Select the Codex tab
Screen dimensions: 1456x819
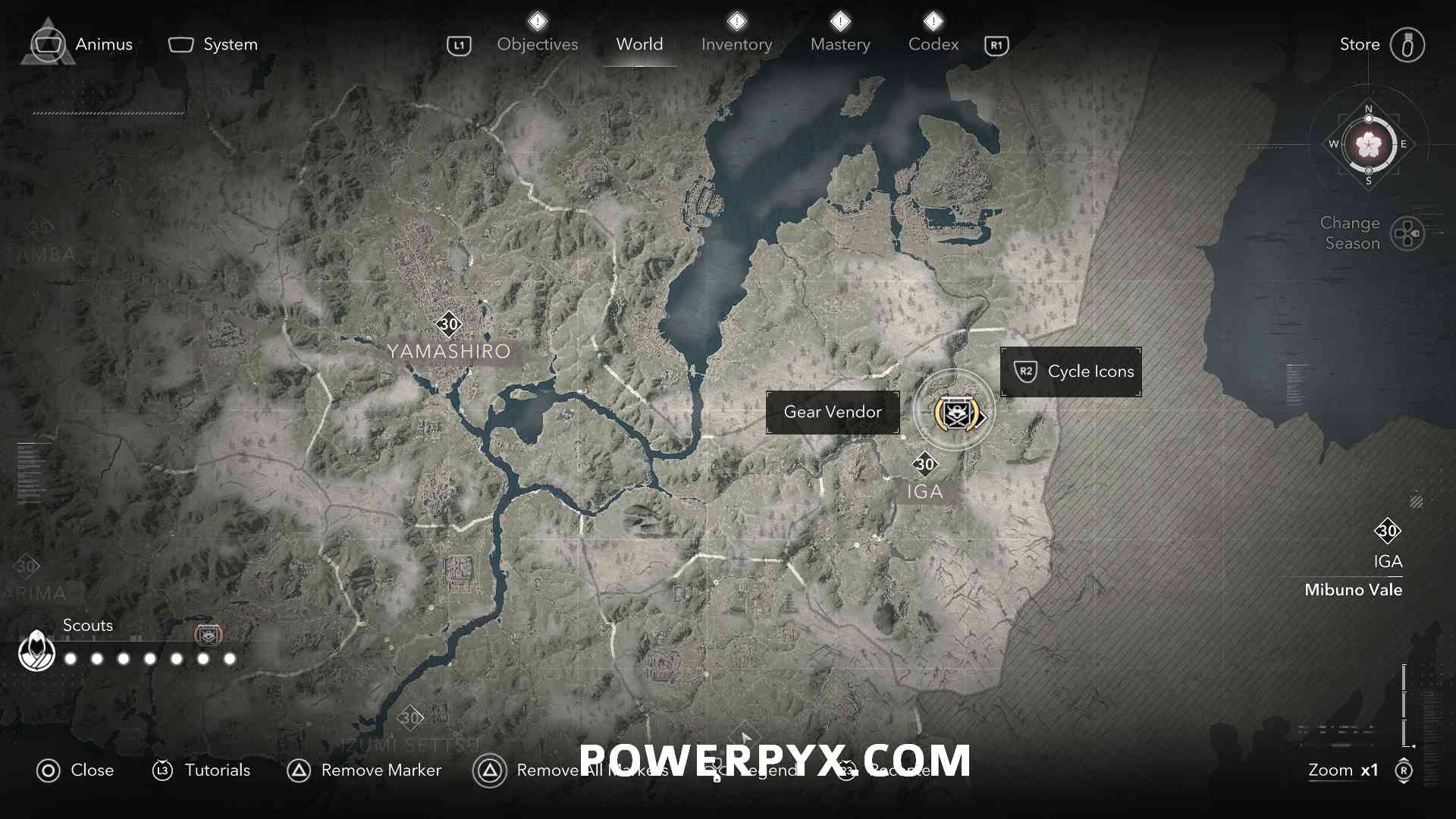[x=933, y=44]
